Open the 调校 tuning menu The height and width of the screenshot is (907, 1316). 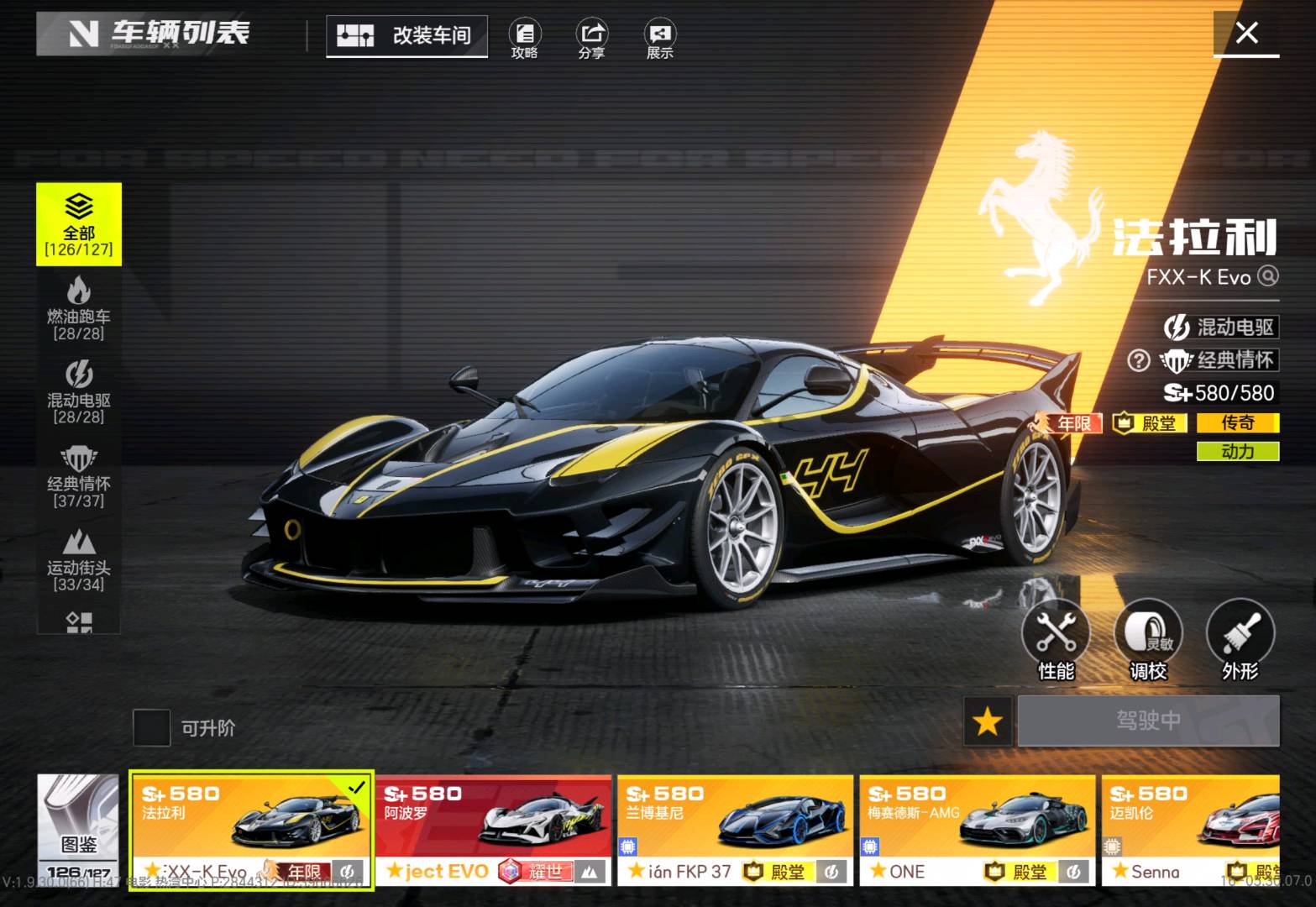pos(1148,641)
